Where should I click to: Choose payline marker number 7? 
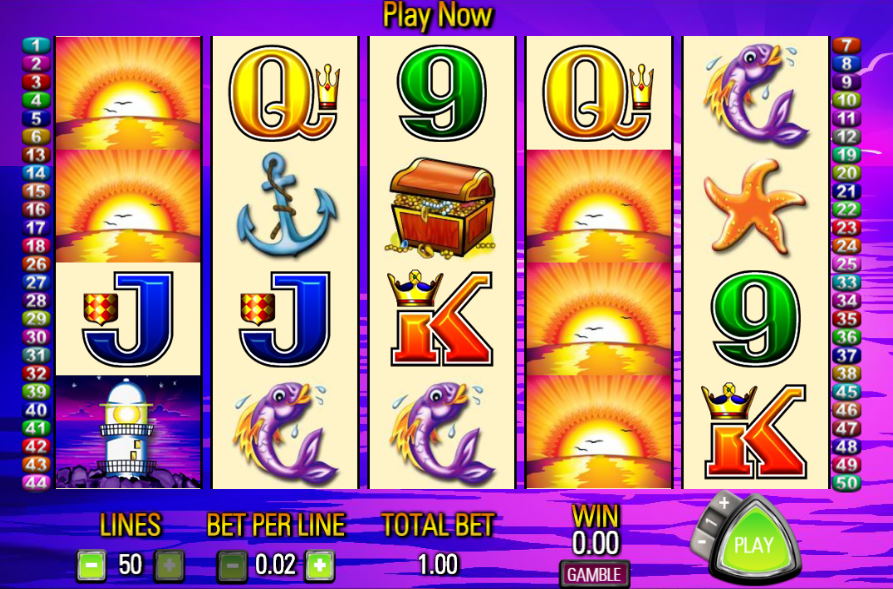pyautogui.click(x=846, y=46)
